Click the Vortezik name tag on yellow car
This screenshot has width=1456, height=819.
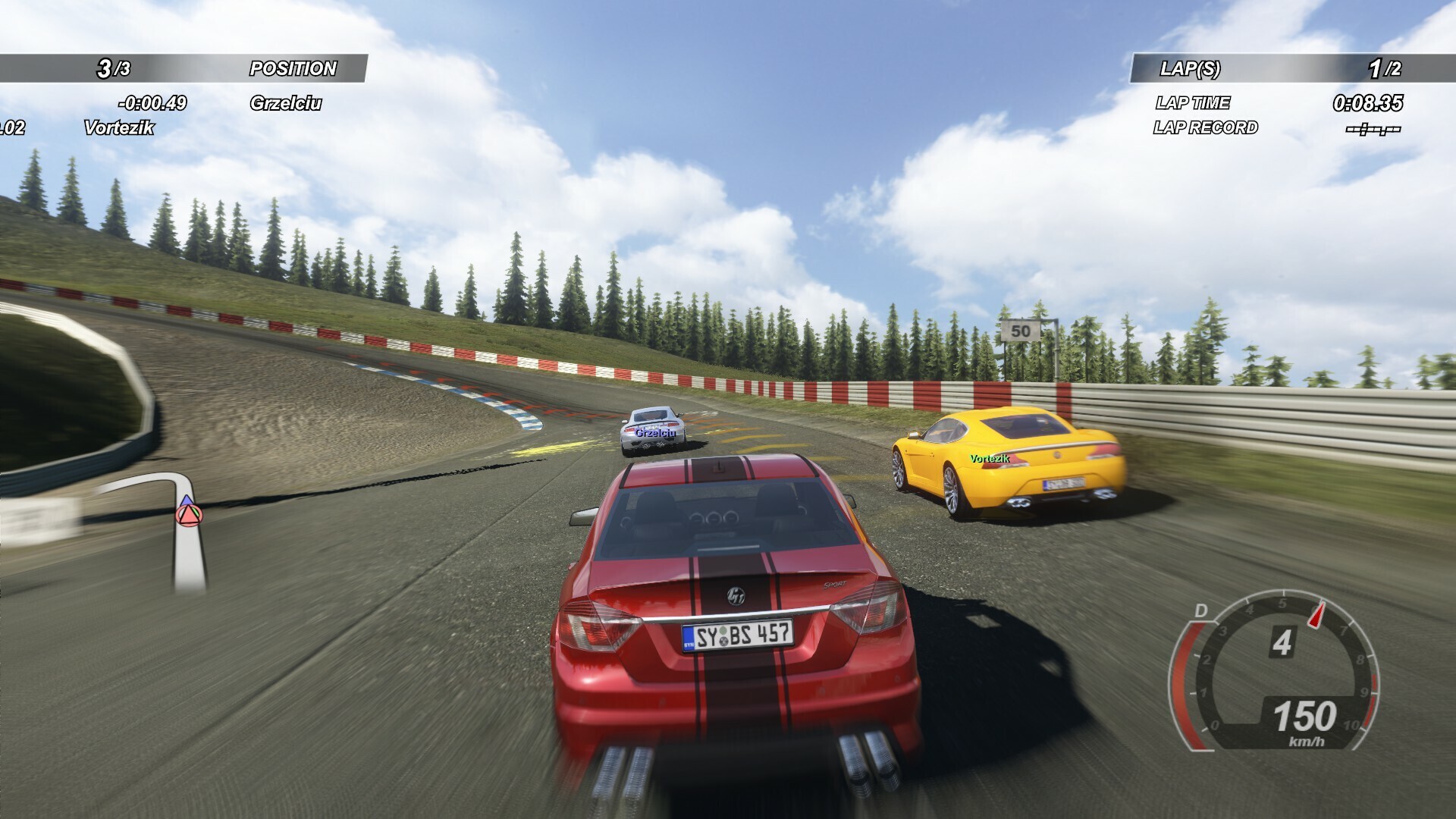click(x=990, y=459)
